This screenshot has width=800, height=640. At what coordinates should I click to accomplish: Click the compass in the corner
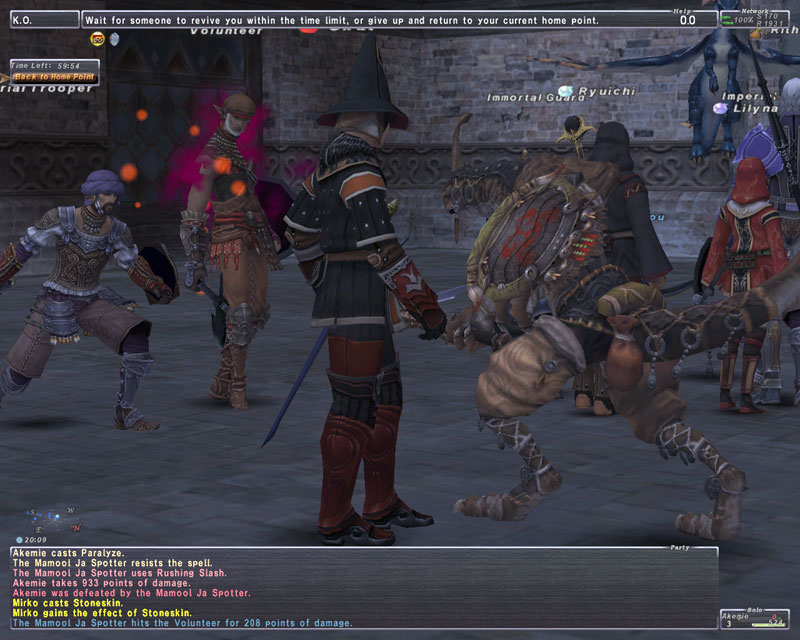pyautogui.click(x=50, y=518)
